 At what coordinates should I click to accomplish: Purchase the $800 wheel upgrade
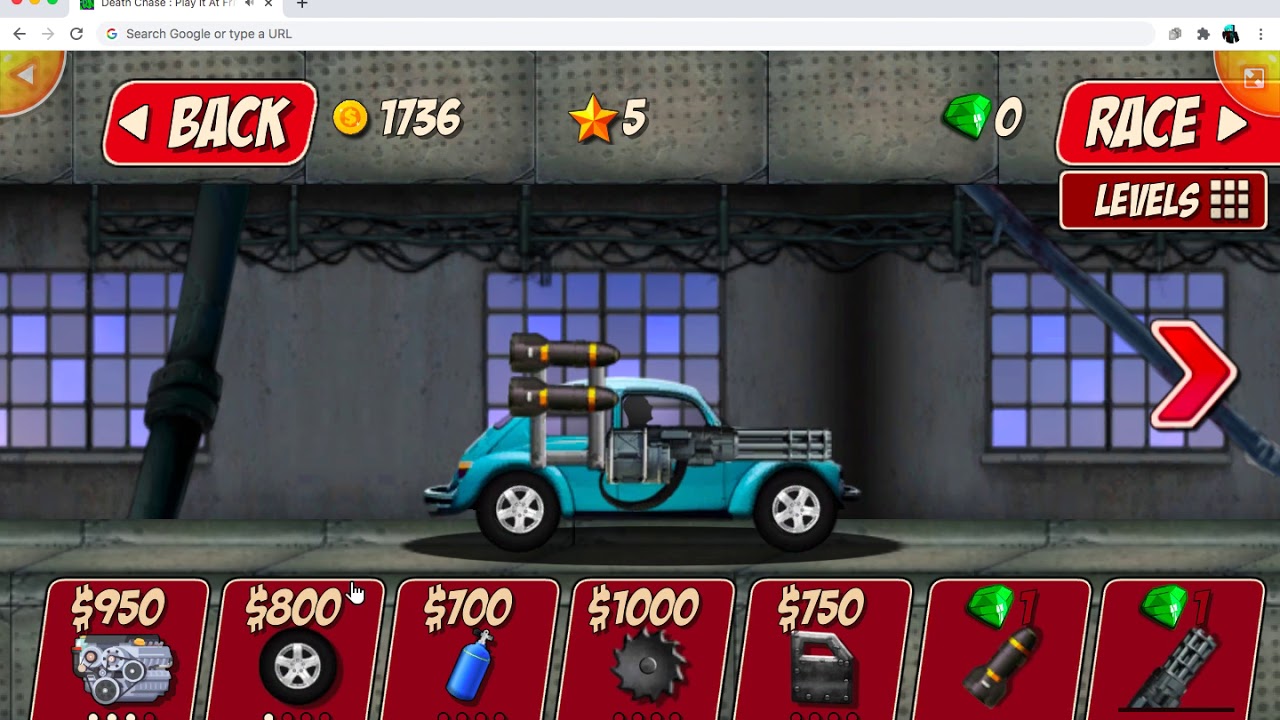(x=298, y=648)
